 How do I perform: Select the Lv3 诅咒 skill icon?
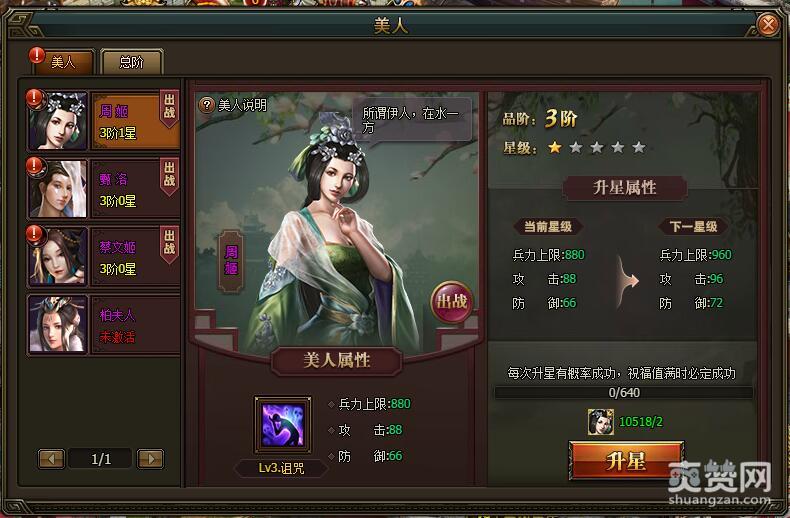[281, 424]
